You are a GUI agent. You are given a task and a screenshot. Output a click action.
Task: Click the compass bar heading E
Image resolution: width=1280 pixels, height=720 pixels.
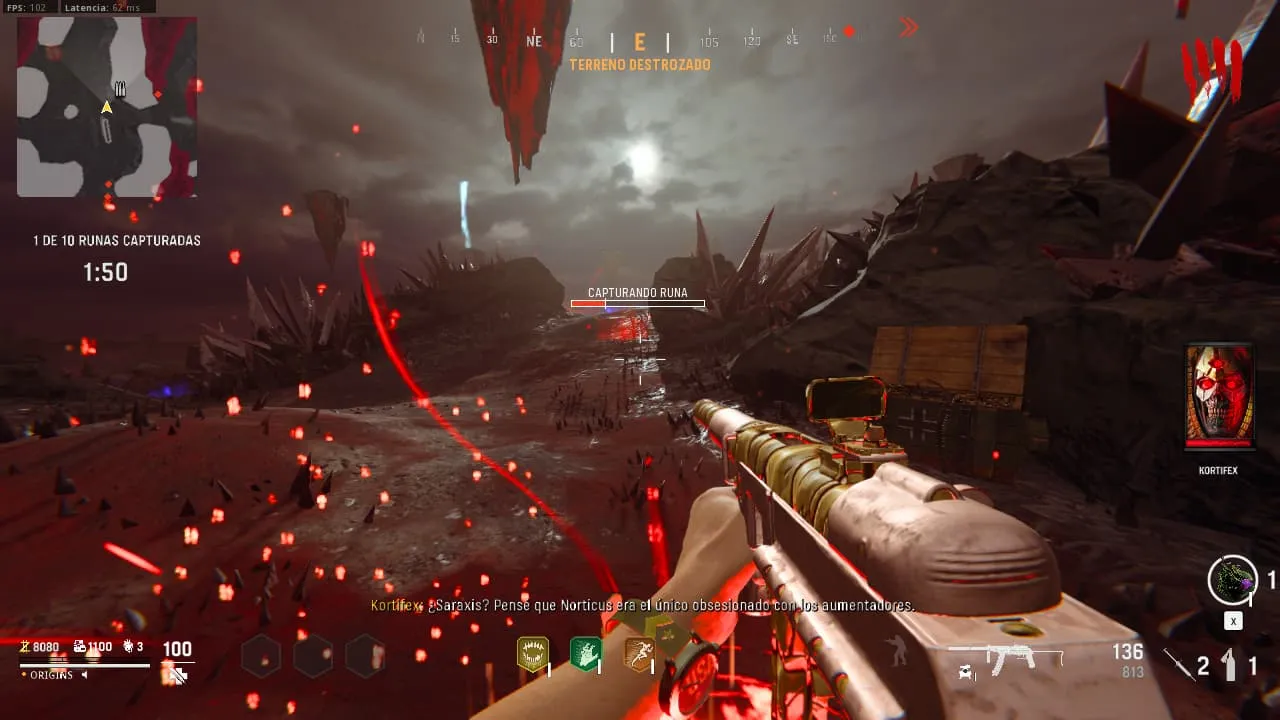point(640,42)
